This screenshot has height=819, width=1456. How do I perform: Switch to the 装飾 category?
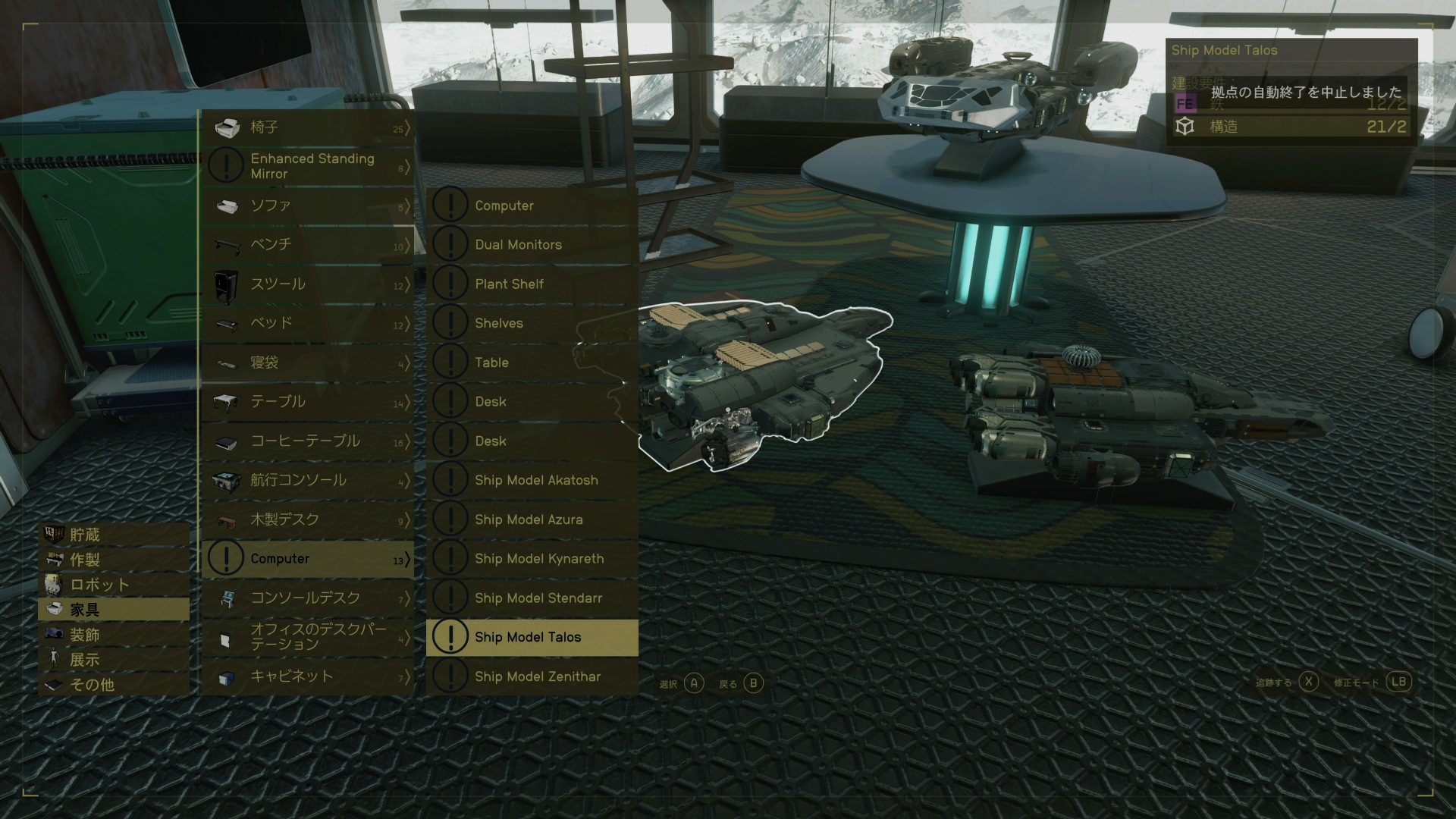click(114, 635)
